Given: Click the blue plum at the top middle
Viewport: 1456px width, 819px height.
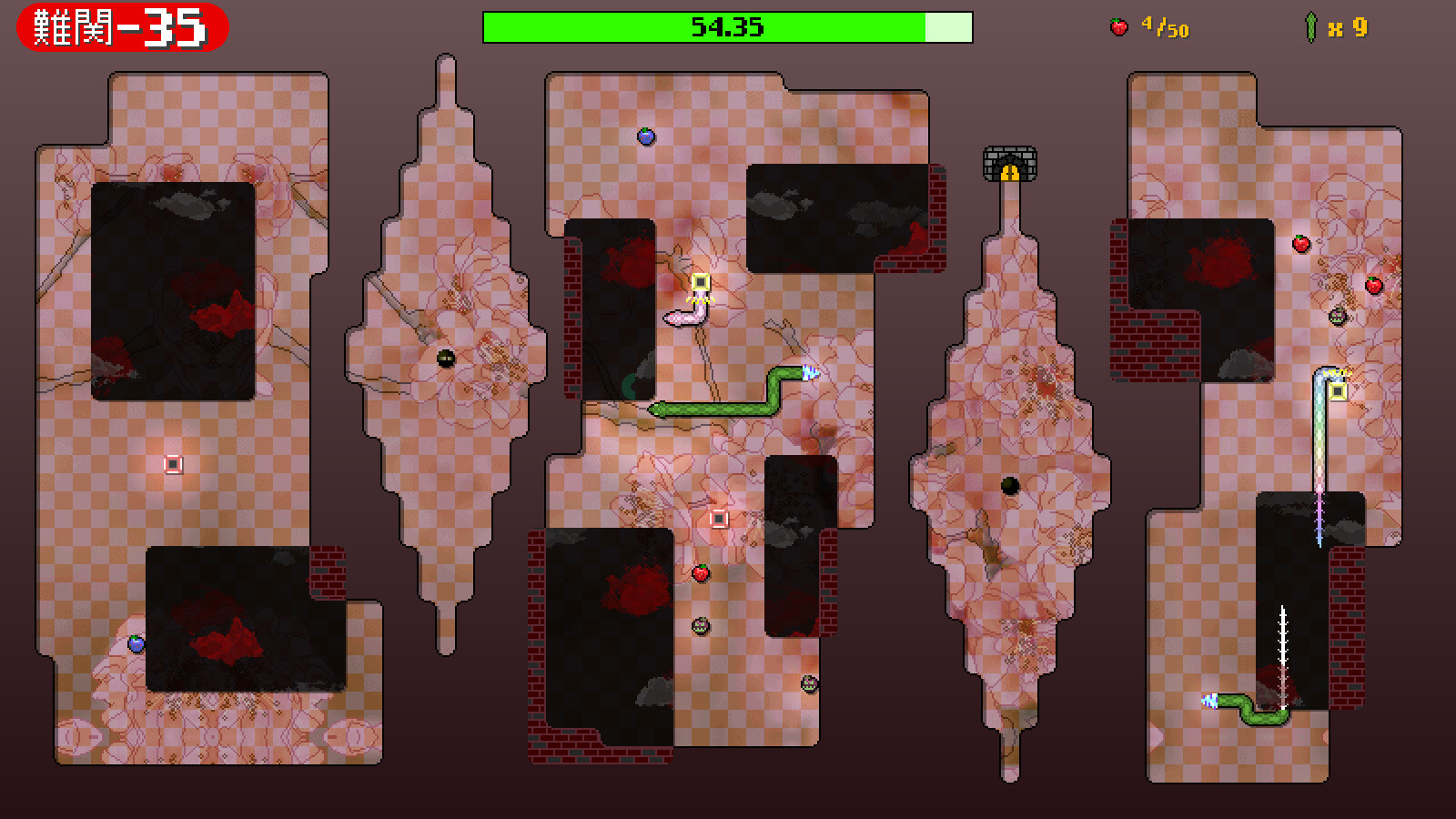Looking at the screenshot, I should pyautogui.click(x=646, y=136).
